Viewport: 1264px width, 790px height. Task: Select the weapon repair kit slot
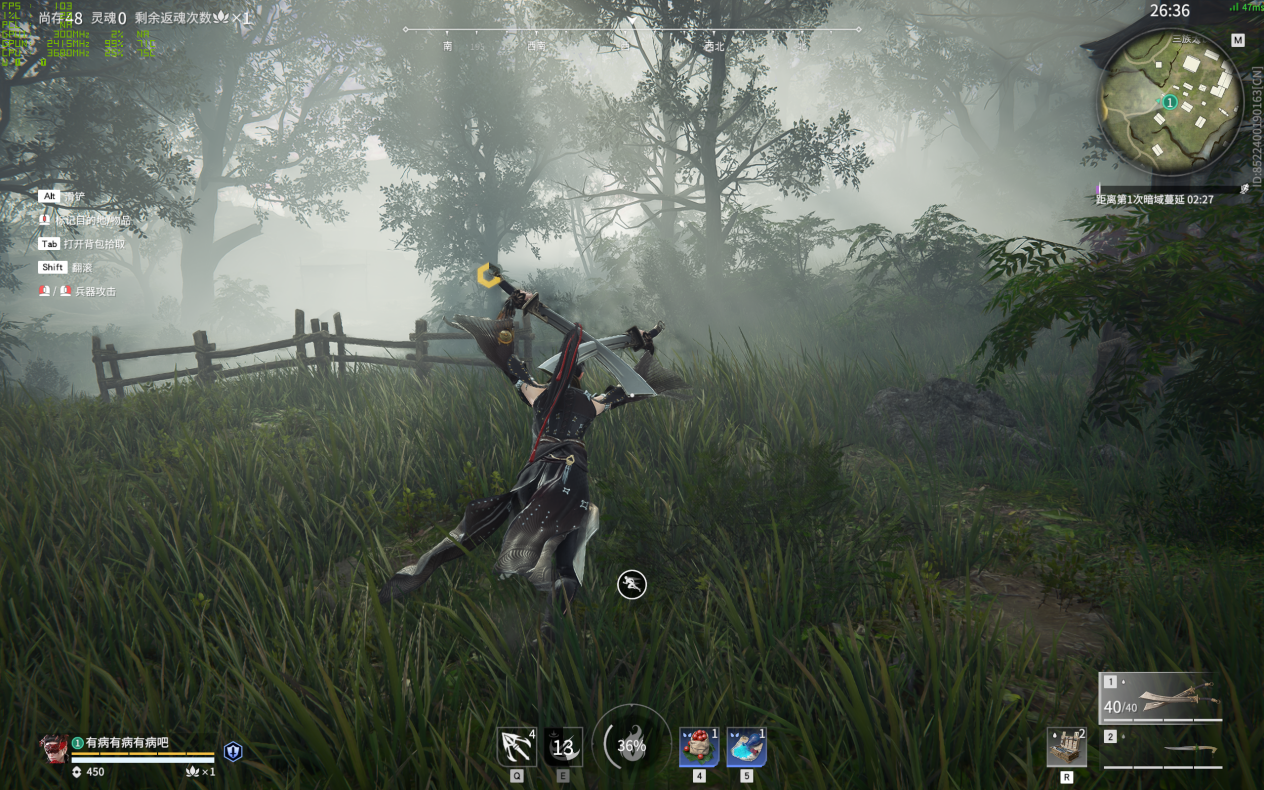click(x=1066, y=747)
